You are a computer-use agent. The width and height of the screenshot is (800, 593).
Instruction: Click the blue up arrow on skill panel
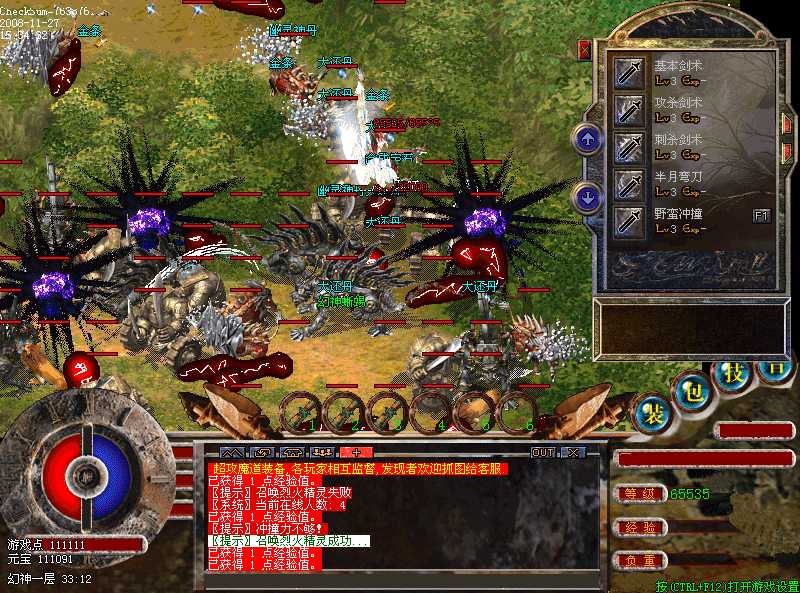pyautogui.click(x=588, y=139)
